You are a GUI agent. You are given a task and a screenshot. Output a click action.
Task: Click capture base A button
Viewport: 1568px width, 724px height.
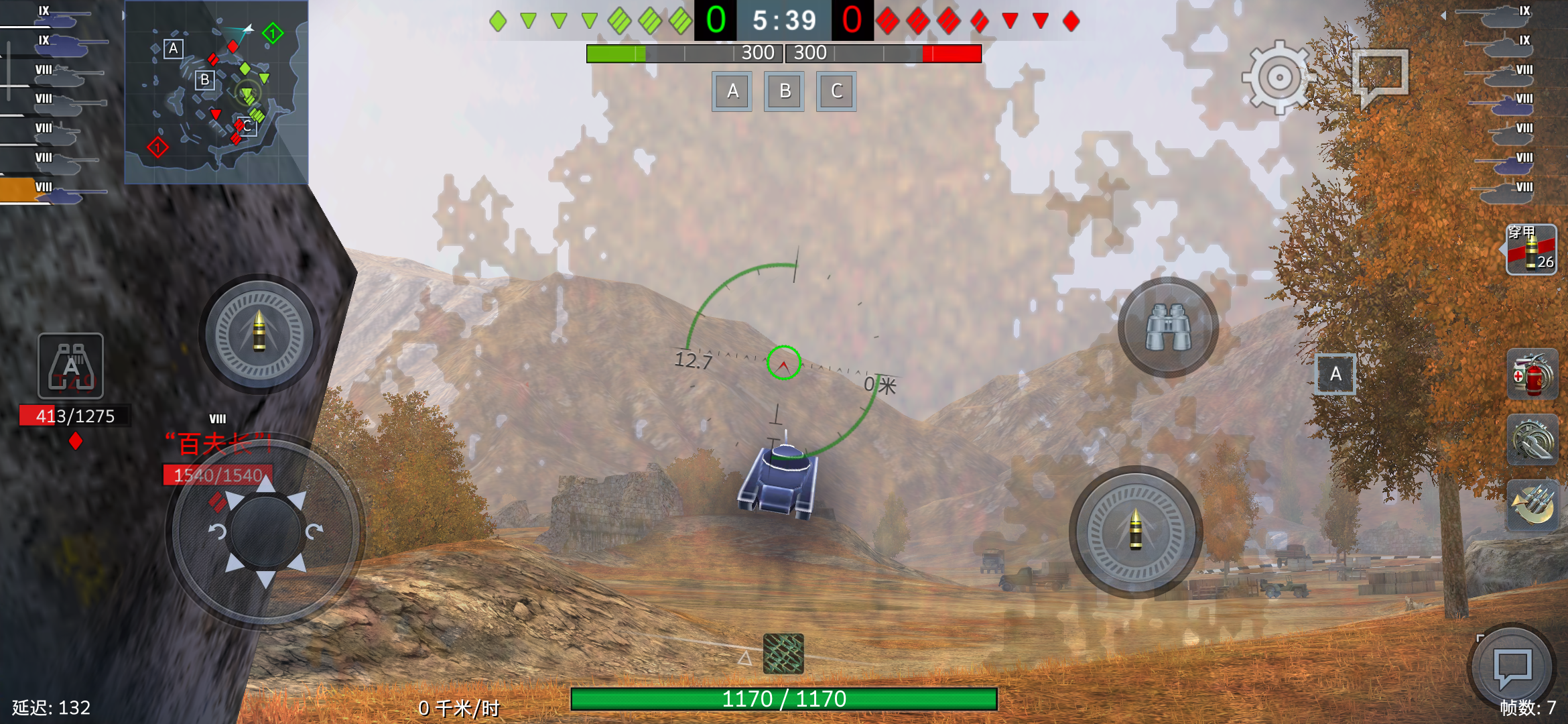pos(732,91)
